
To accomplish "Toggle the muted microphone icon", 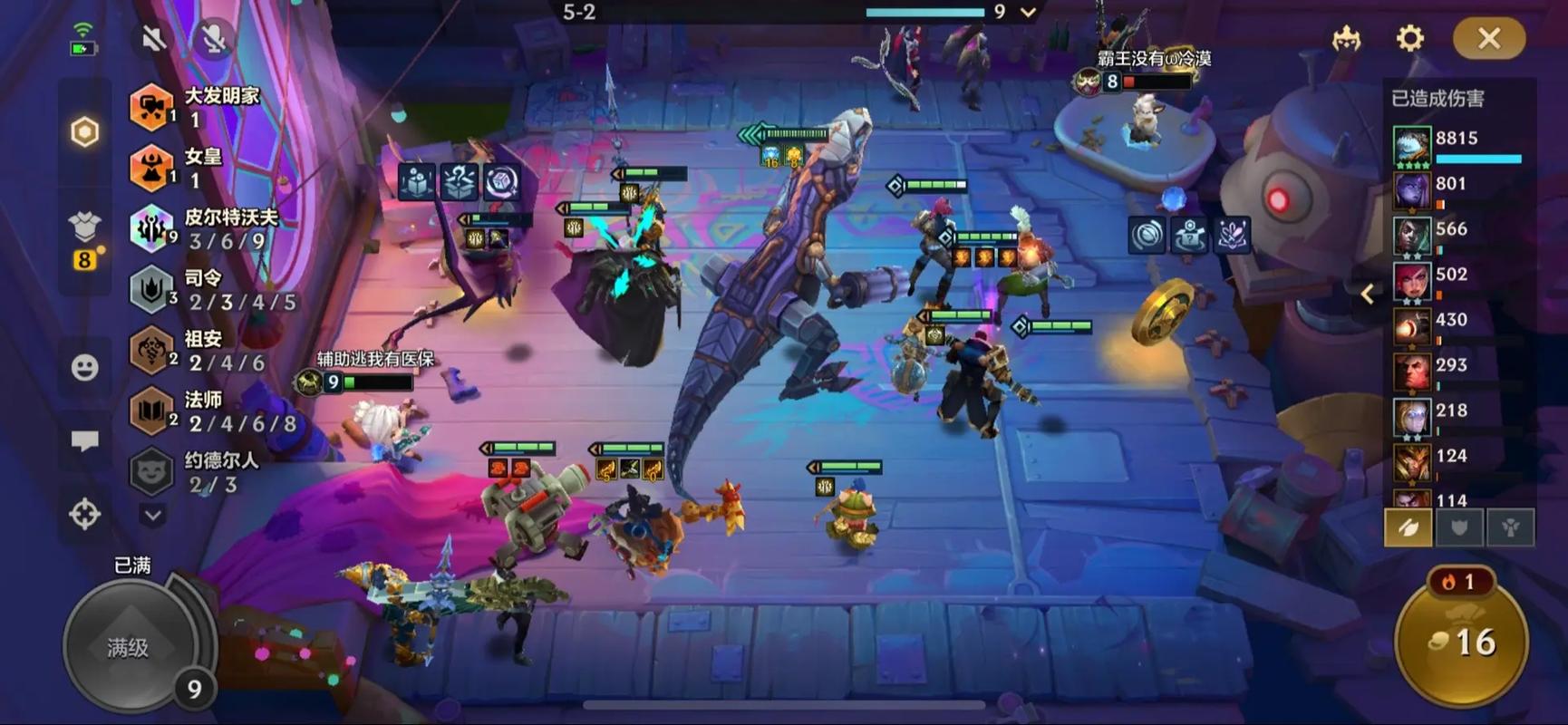I will 214,38.
